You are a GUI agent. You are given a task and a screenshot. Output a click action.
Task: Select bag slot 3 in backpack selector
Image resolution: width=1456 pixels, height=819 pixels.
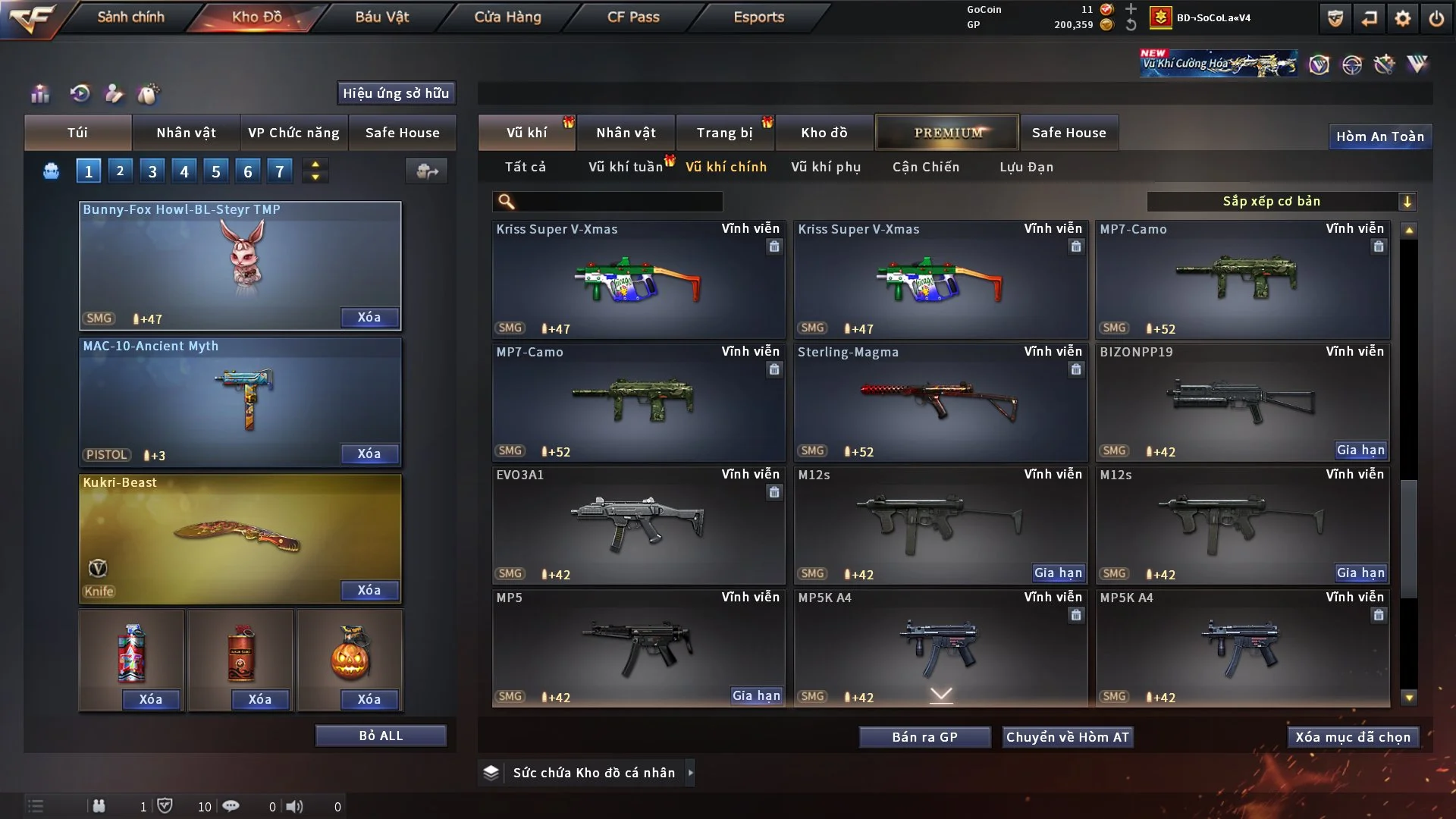click(x=152, y=171)
